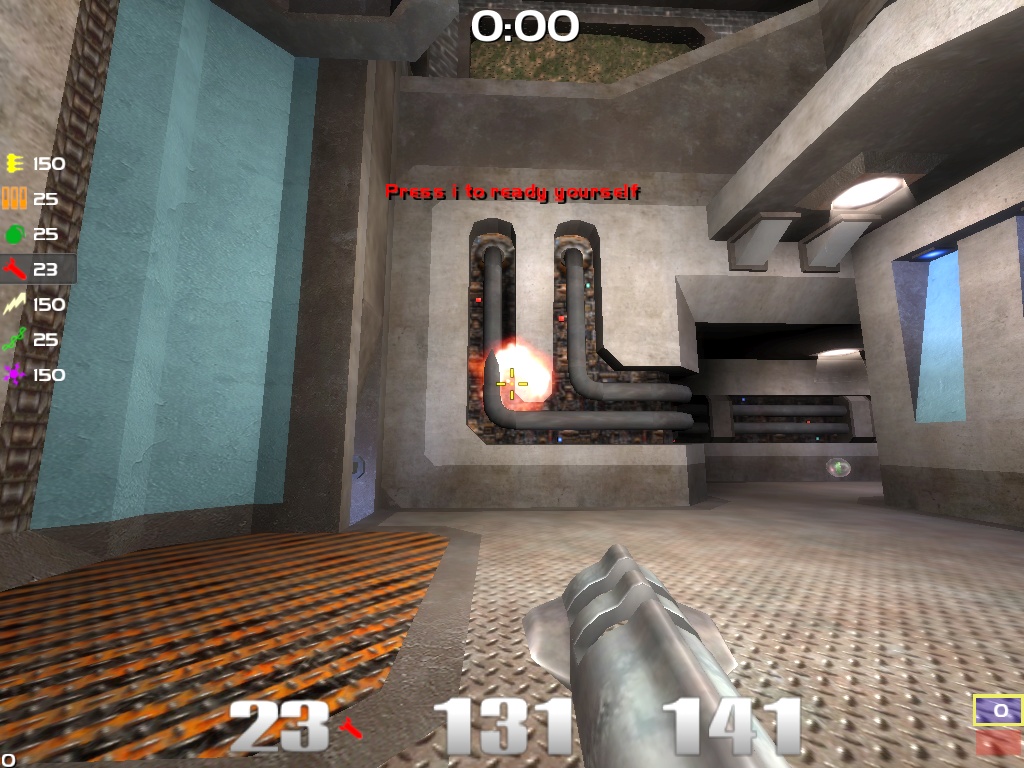This screenshot has height=768, width=1024.
Task: Choose the orange shotgun shells icon
Action: (x=14, y=199)
